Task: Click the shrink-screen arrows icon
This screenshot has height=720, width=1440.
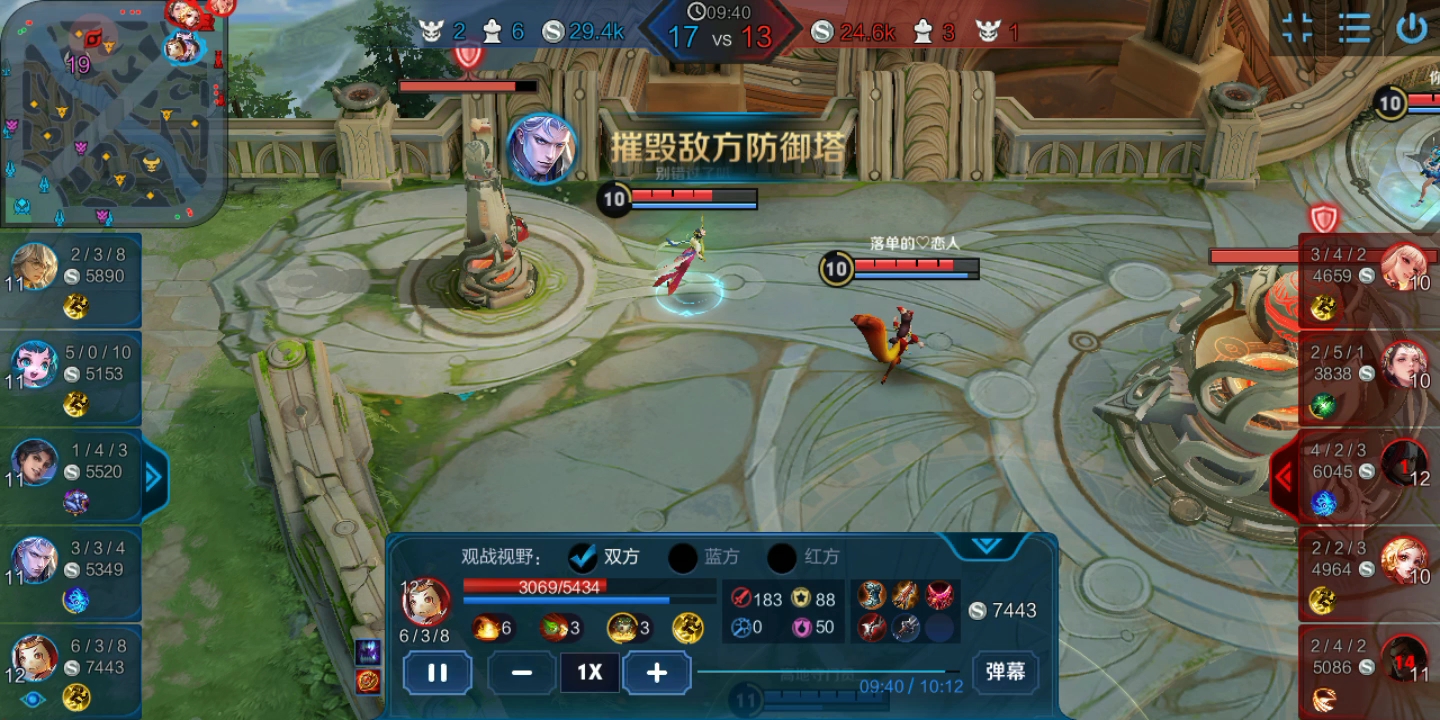Action: pyautogui.click(x=1297, y=28)
